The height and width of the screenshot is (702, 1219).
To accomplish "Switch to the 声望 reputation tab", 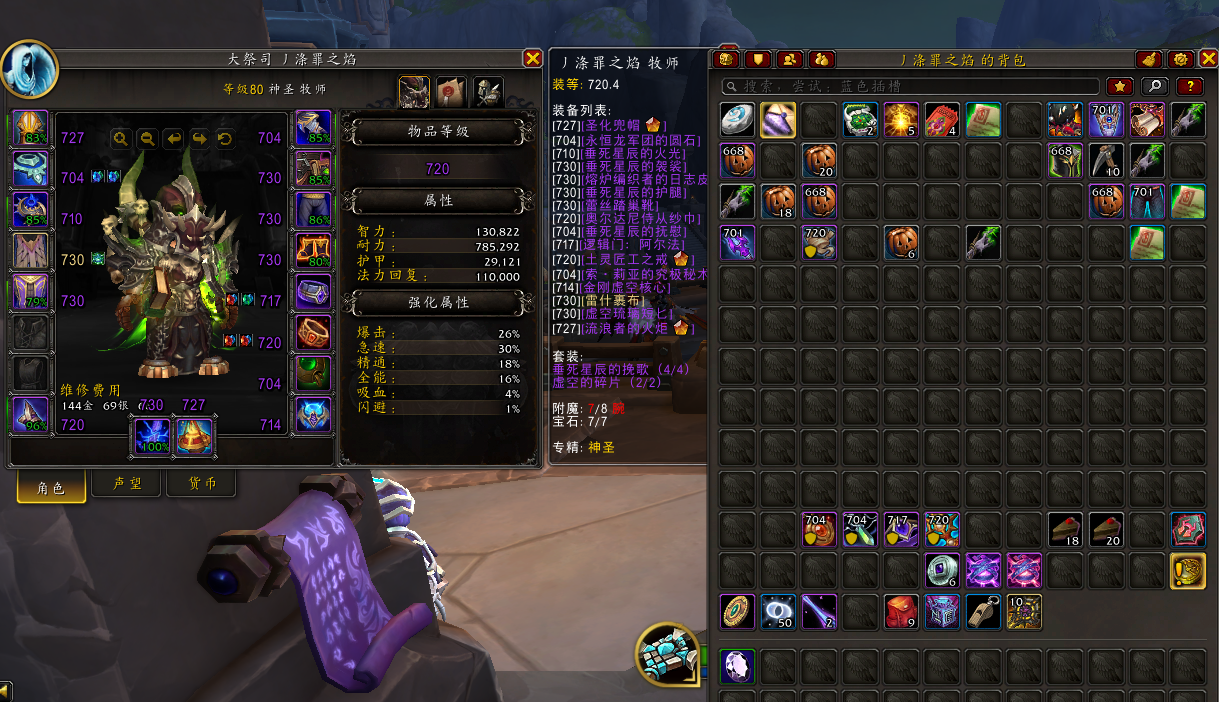I will 127,485.
